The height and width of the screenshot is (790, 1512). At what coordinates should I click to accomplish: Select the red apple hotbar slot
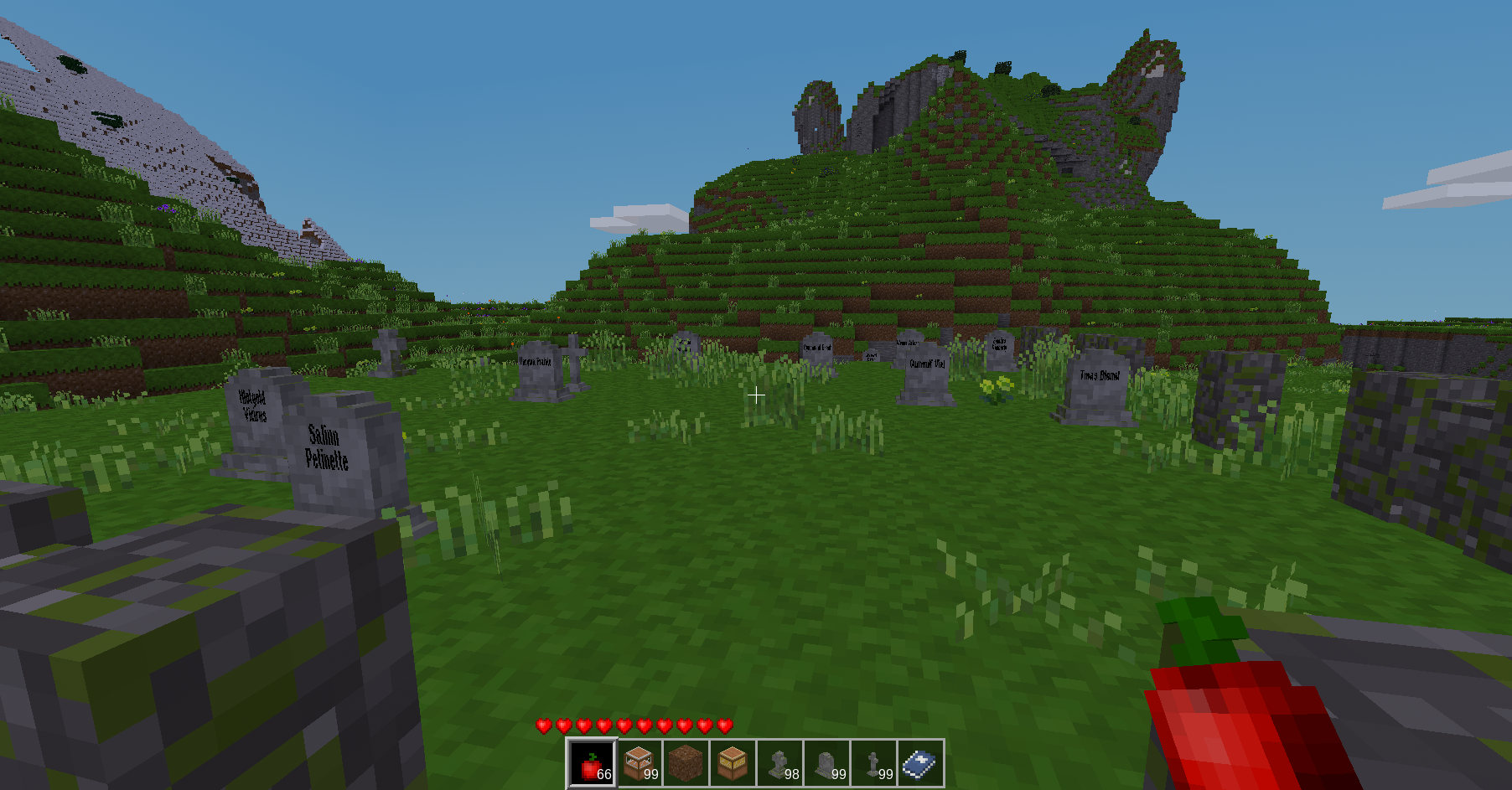tap(593, 763)
